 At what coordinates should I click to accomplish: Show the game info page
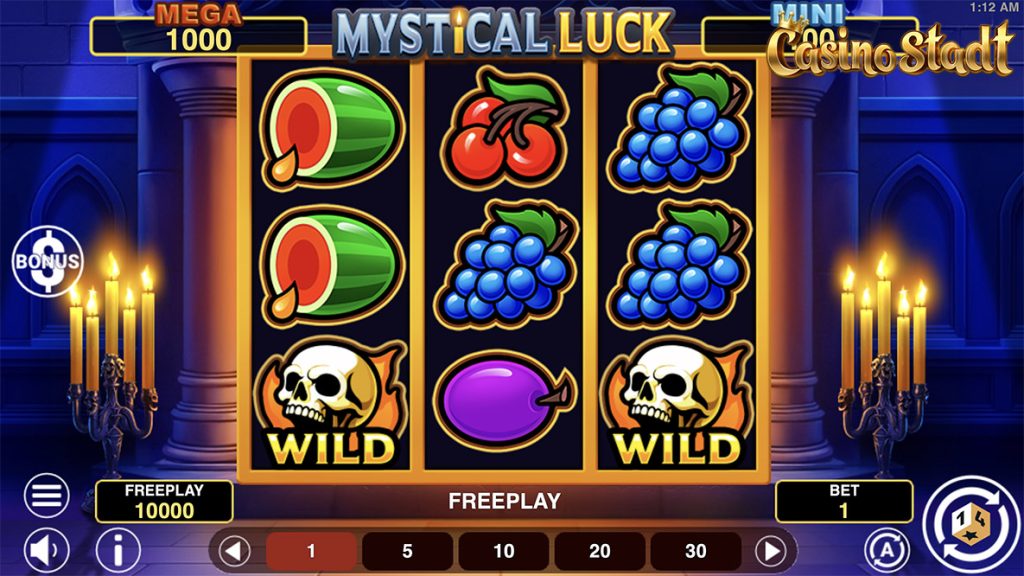[x=118, y=550]
